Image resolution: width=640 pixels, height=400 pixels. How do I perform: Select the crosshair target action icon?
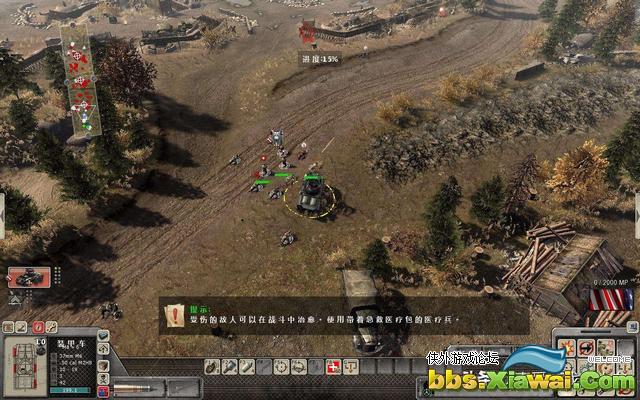coord(282,367)
